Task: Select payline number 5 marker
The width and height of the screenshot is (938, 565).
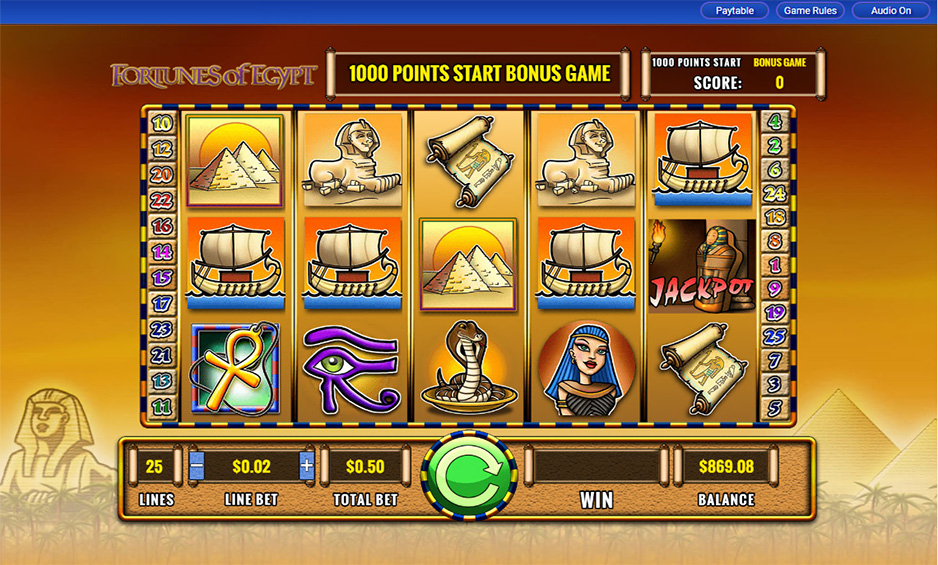Action: 775,408
